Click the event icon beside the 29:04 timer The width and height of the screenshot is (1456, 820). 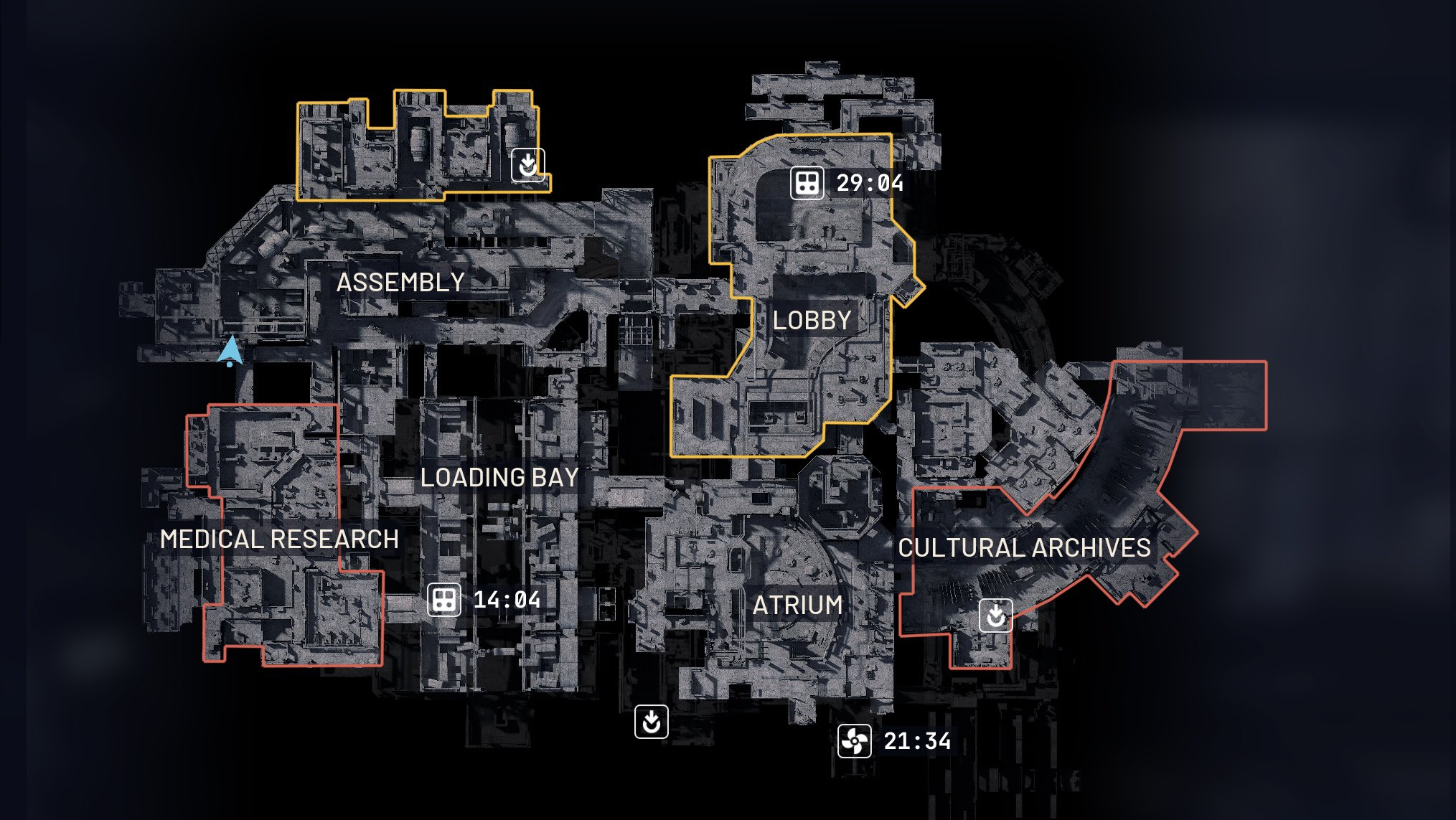[807, 183]
